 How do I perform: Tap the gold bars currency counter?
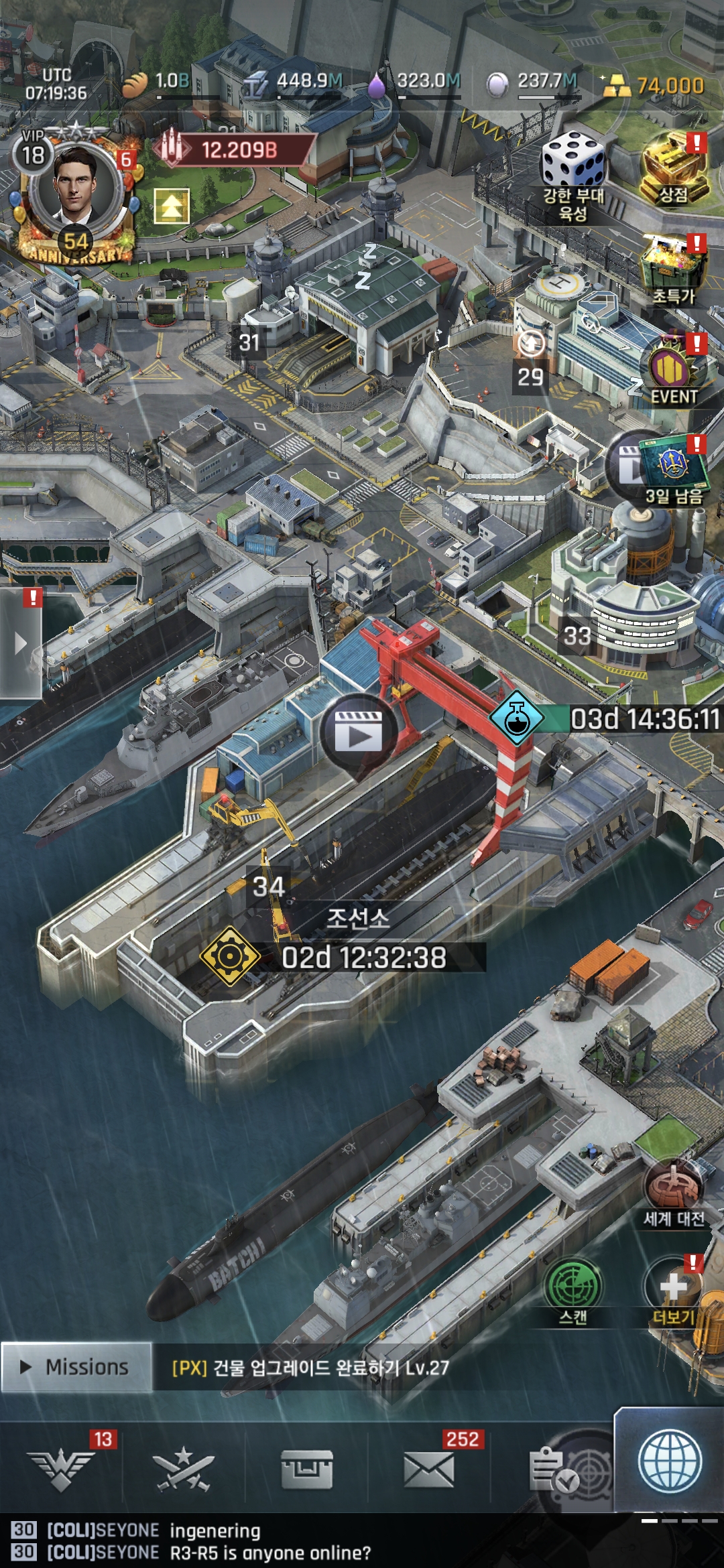pyautogui.click(x=654, y=86)
